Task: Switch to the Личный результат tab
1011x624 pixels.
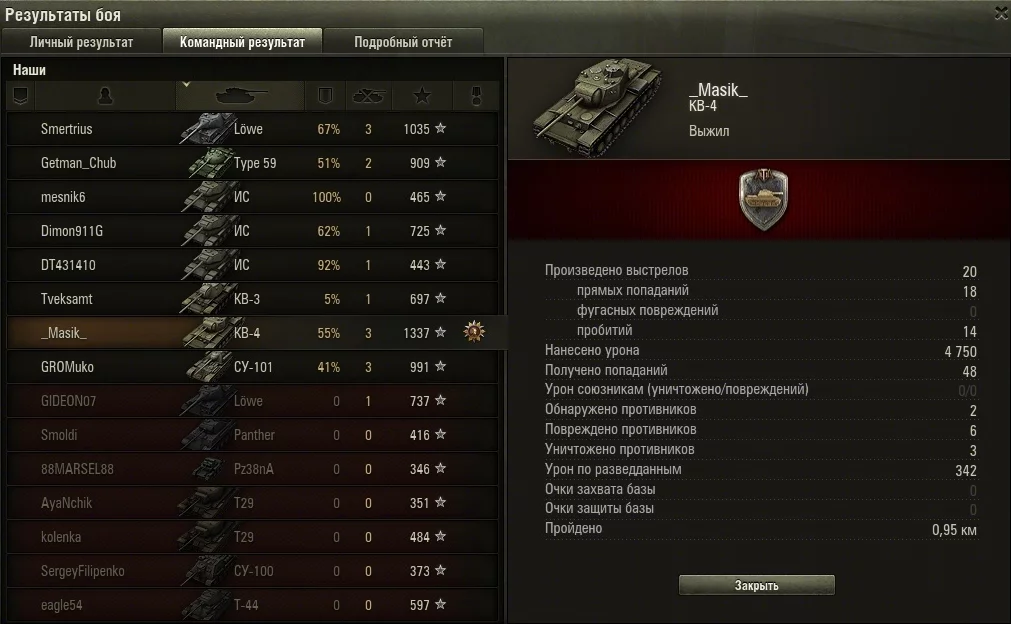Action: point(81,42)
